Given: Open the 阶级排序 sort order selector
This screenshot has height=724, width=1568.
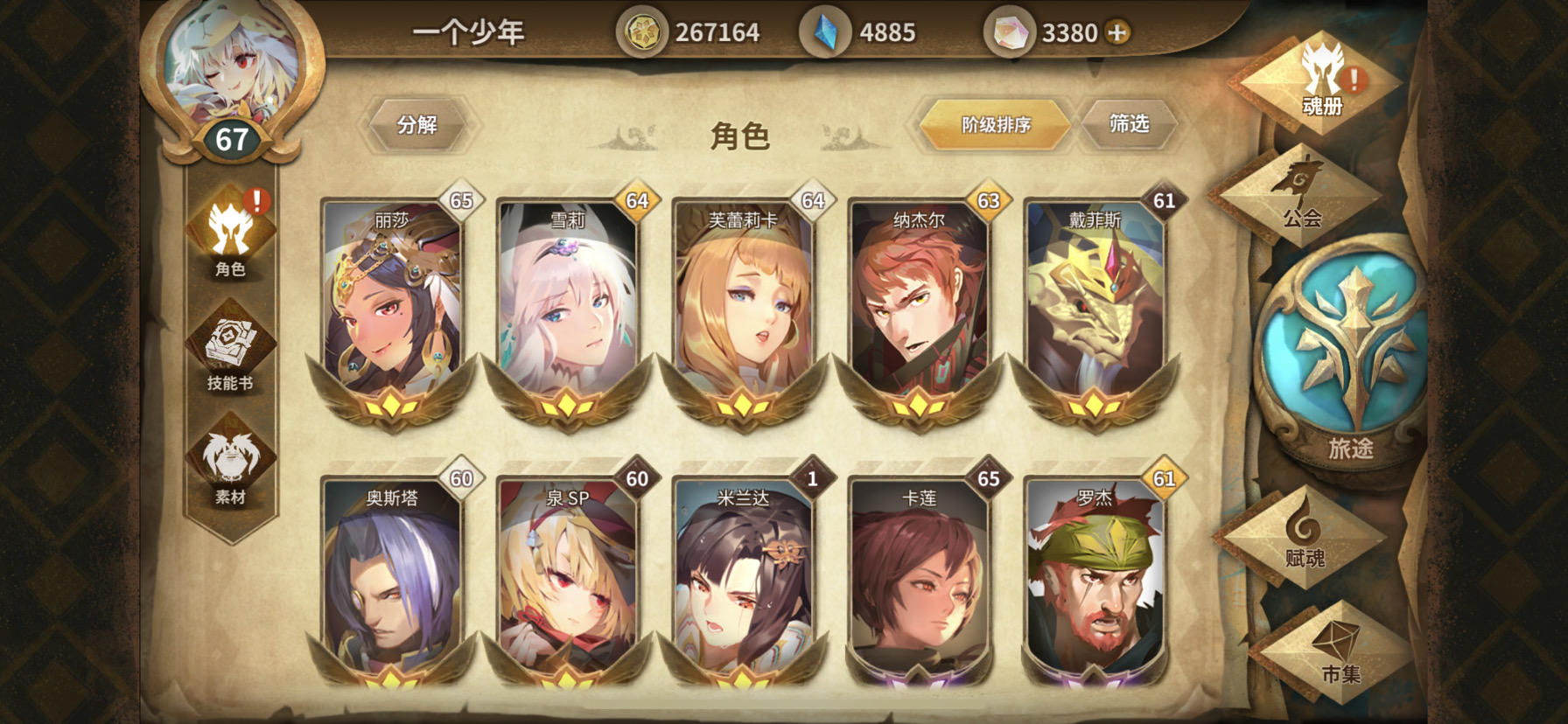Looking at the screenshot, I should [997, 124].
